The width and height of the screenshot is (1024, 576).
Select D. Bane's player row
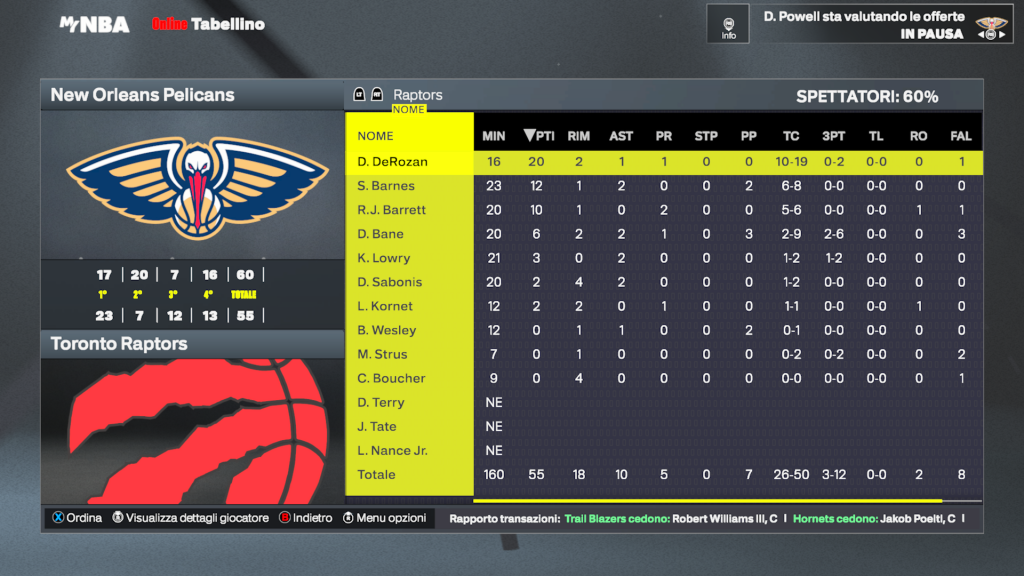(x=381, y=234)
